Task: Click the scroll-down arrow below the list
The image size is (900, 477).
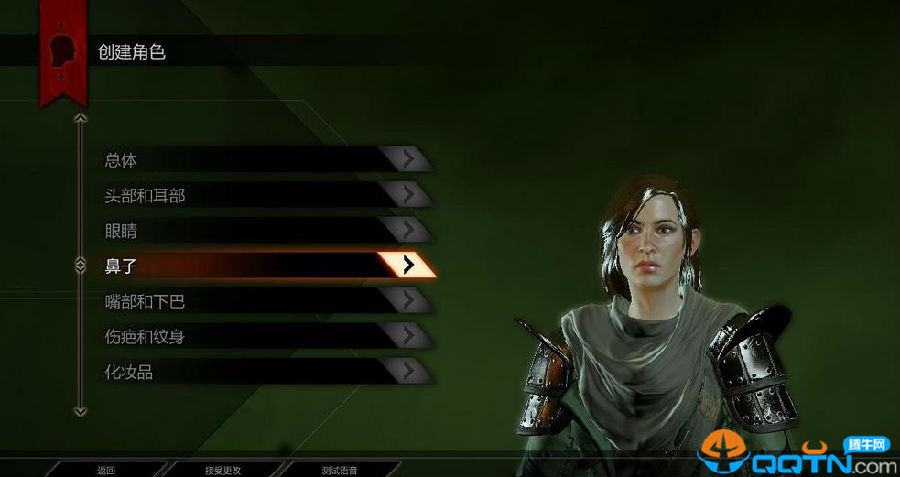Action: coord(81,410)
